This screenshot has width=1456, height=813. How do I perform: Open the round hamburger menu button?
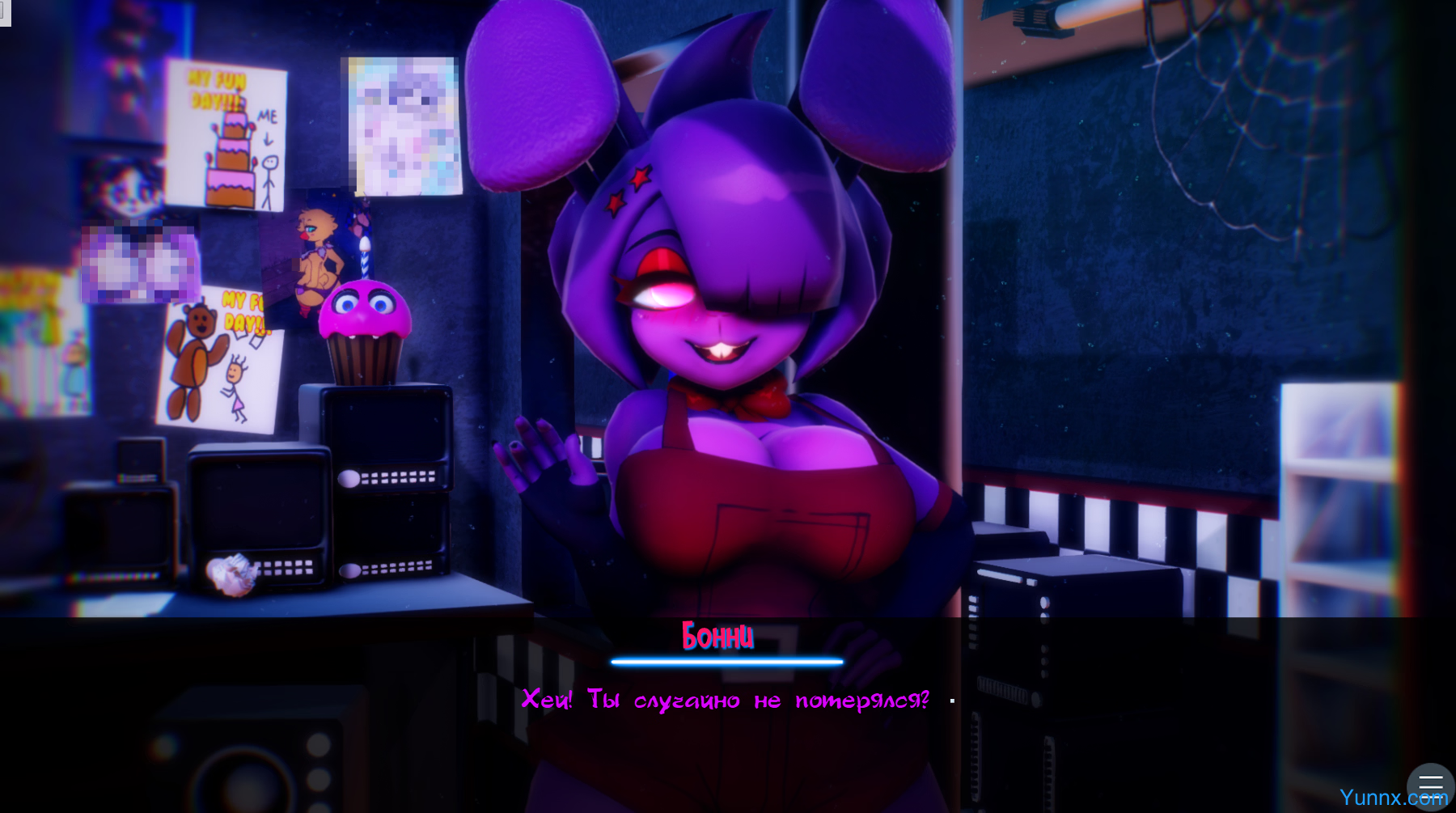pyautogui.click(x=1430, y=785)
